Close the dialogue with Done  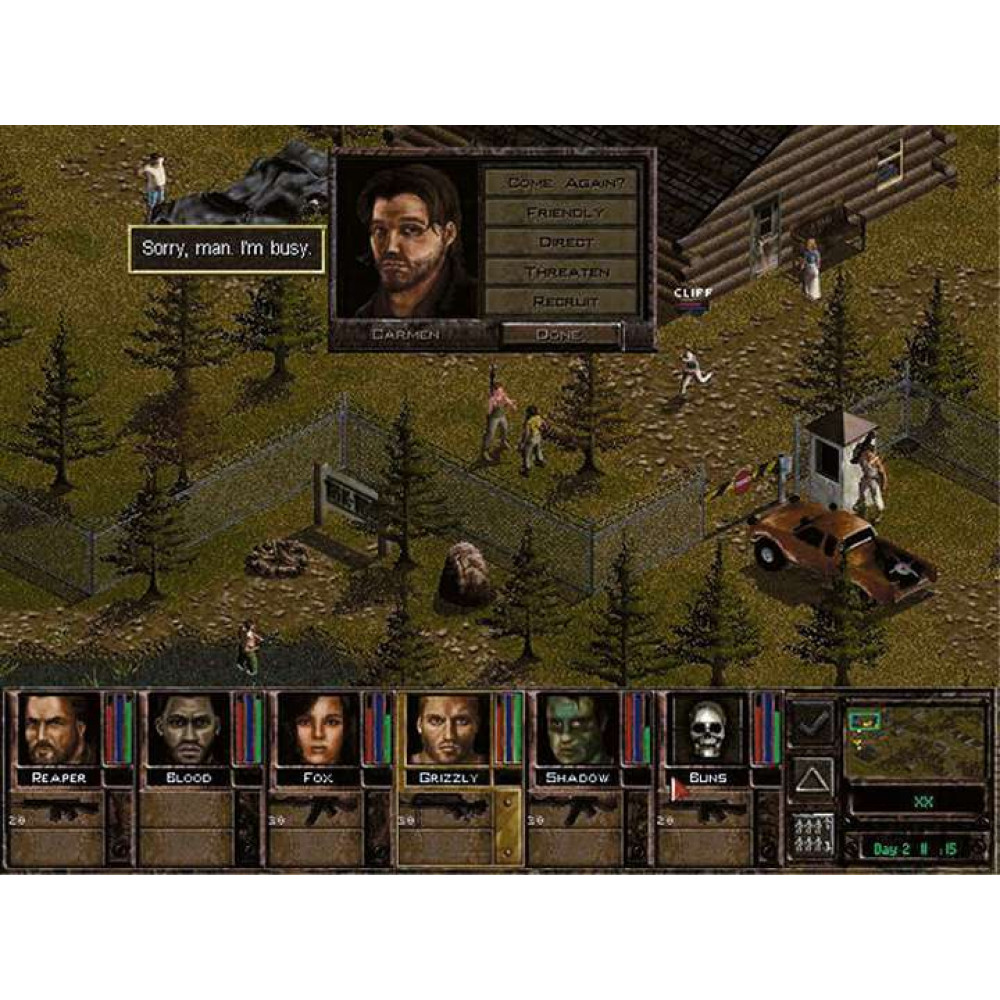(559, 335)
